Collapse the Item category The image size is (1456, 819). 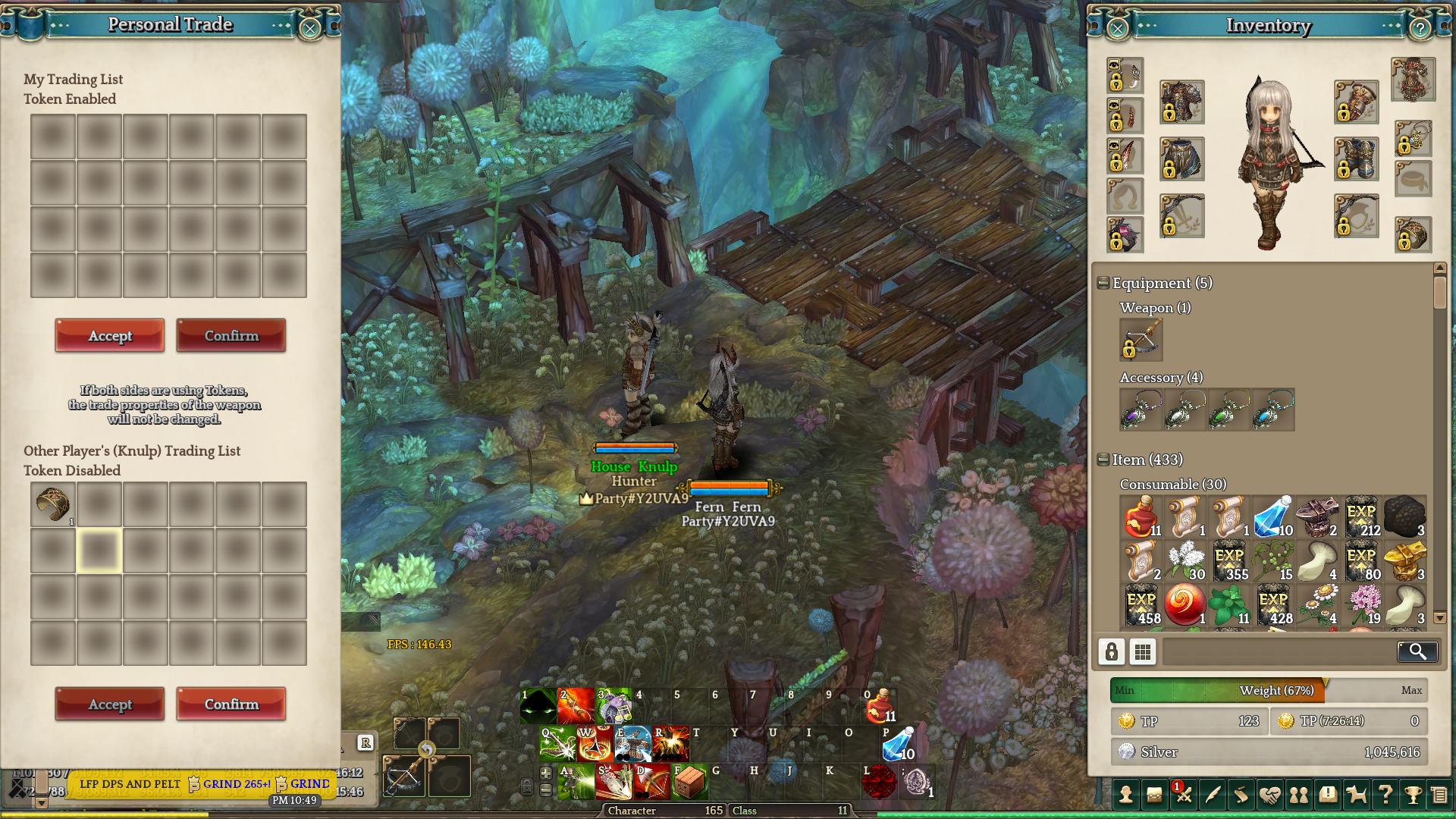point(1103,460)
